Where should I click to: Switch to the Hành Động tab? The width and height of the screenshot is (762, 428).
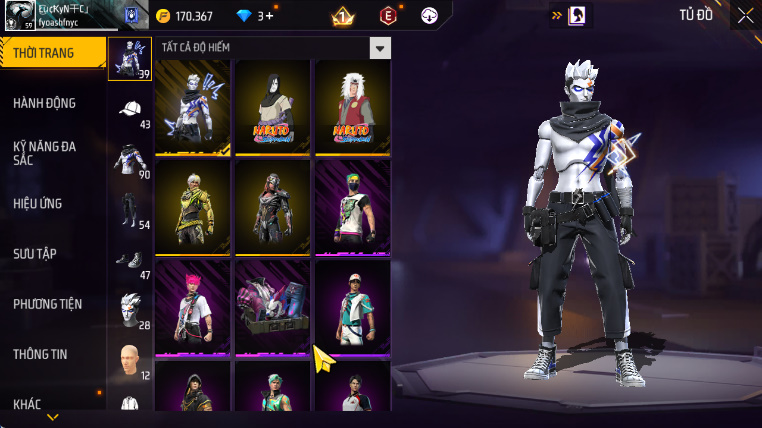click(44, 103)
